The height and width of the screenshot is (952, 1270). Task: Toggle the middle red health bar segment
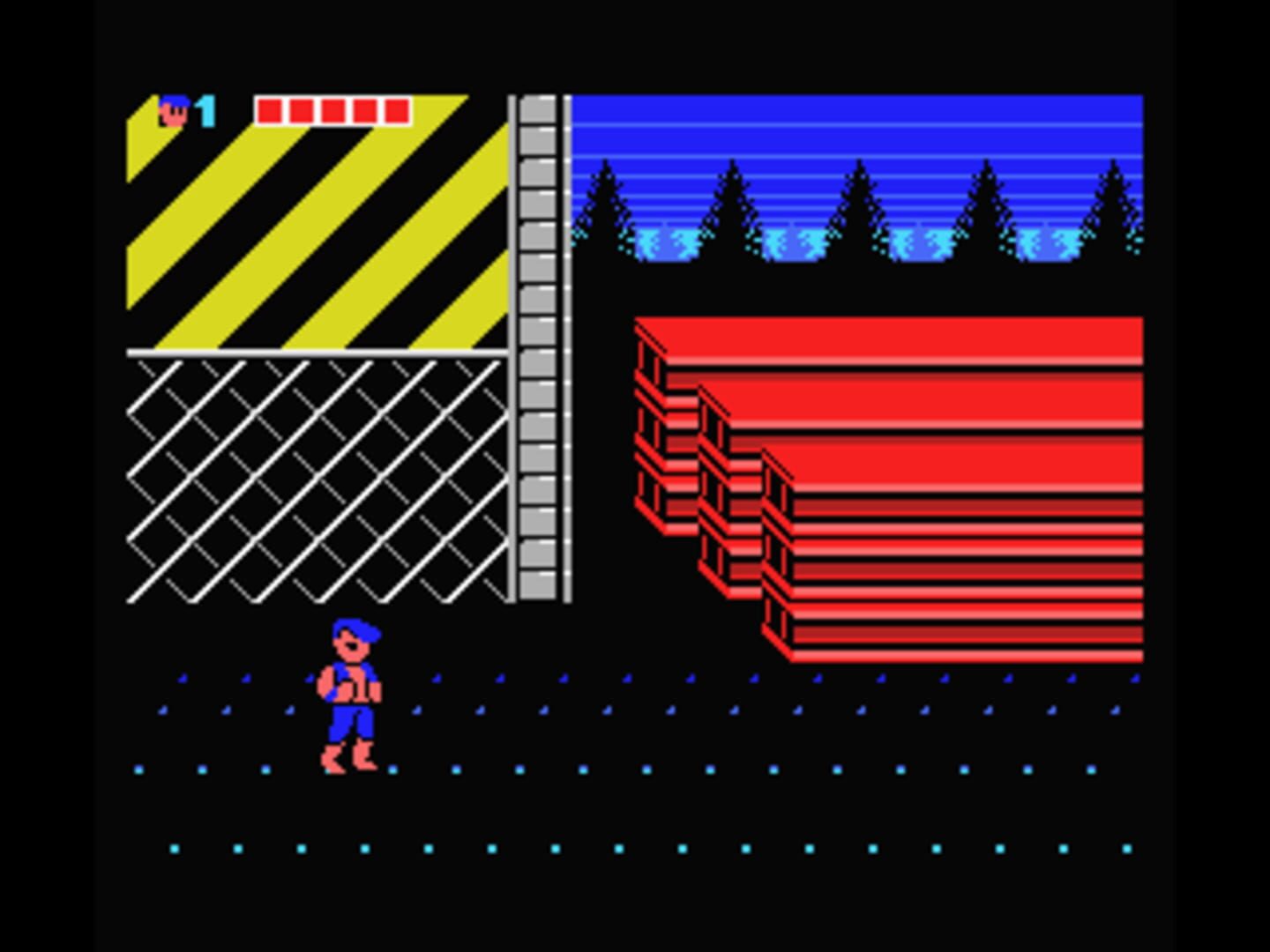click(332, 108)
